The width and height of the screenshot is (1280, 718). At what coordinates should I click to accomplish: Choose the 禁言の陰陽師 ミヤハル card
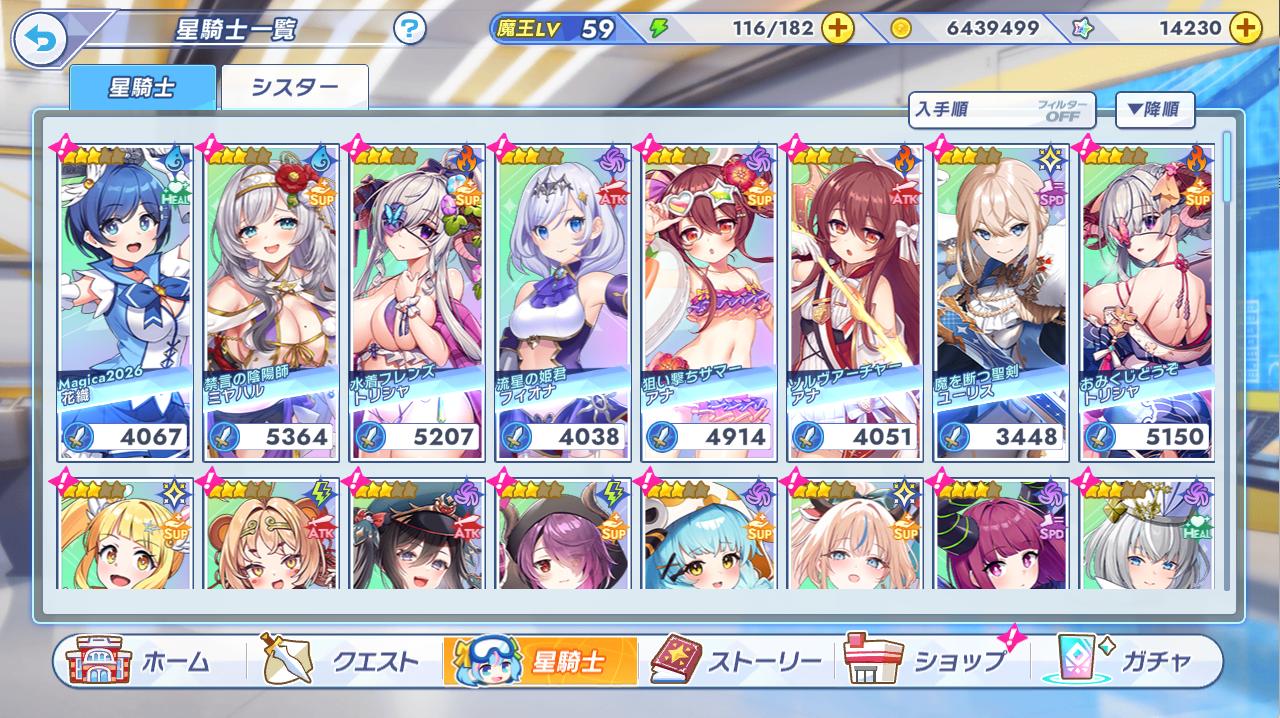pyautogui.click(x=270, y=300)
